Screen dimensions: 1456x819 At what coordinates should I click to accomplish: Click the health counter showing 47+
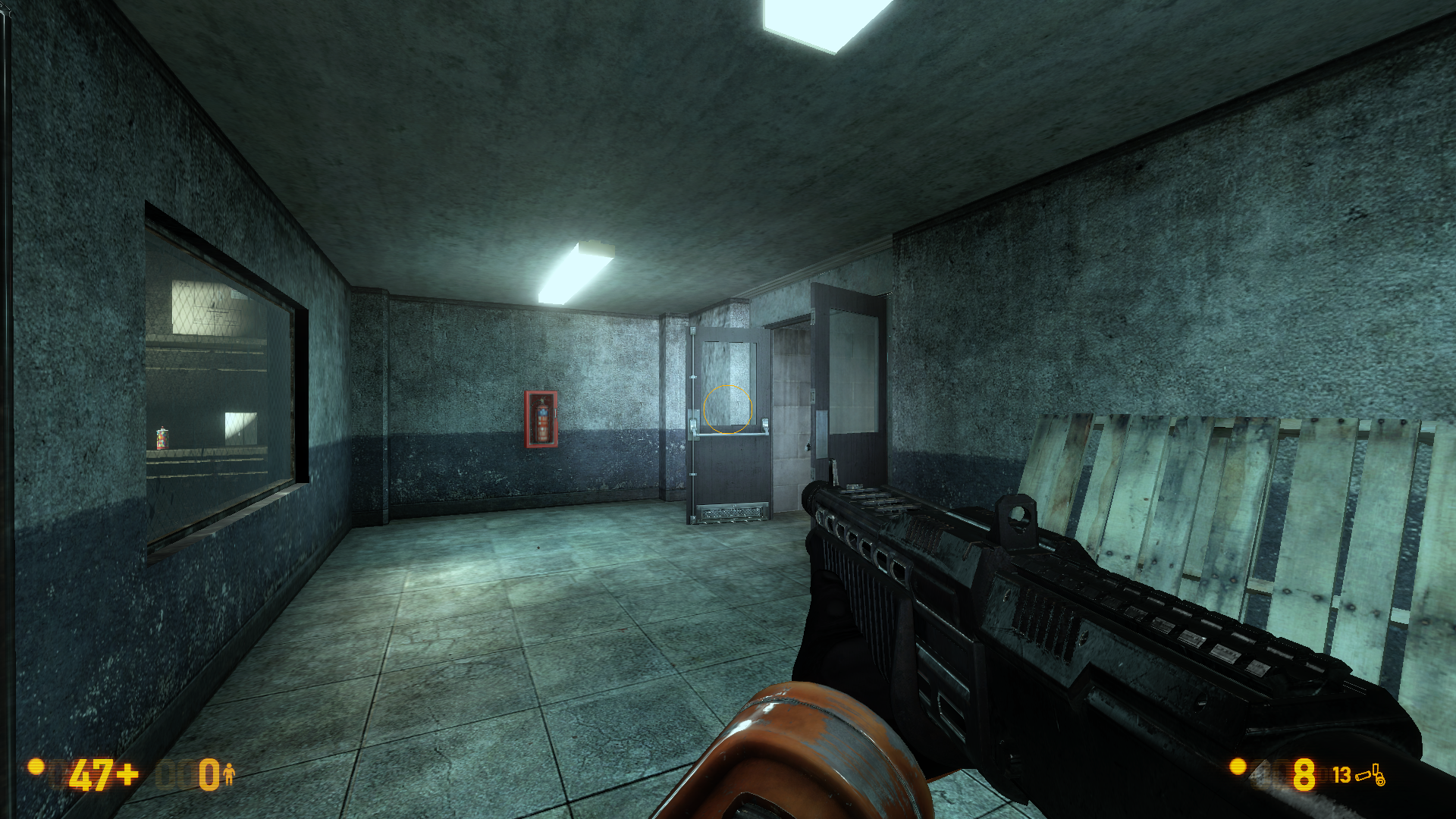(x=95, y=777)
